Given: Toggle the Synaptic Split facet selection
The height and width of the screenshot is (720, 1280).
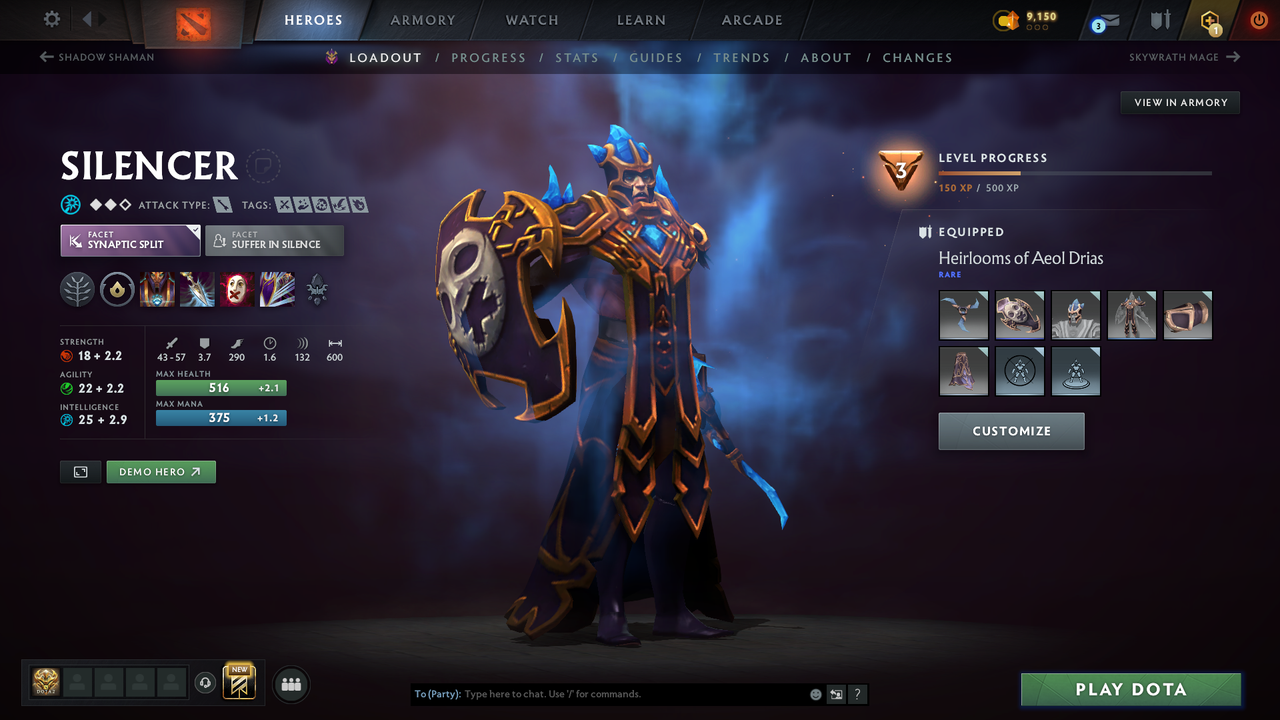Looking at the screenshot, I should coord(130,240).
